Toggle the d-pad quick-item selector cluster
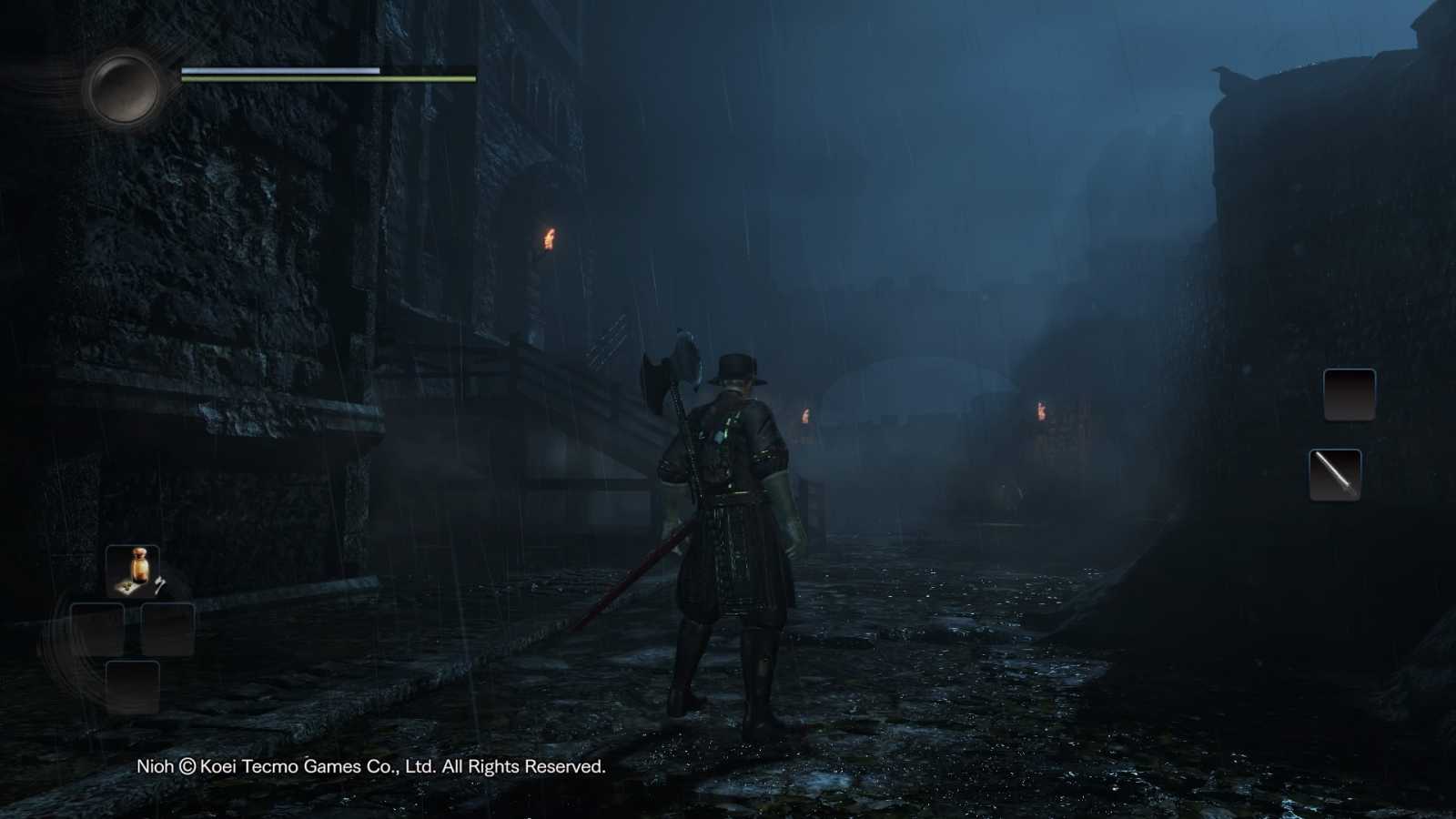Image resolution: width=1456 pixels, height=819 pixels. [x=132, y=629]
